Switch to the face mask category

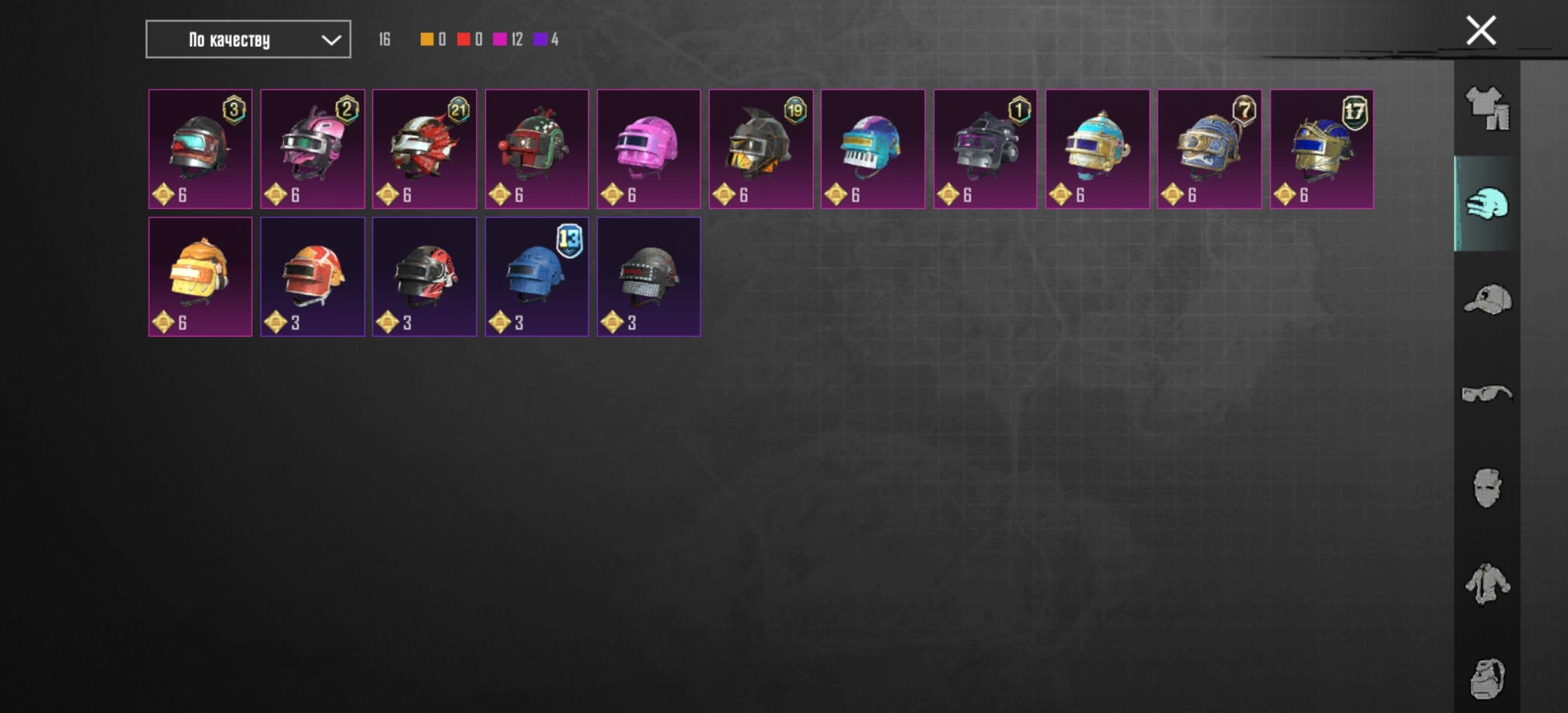point(1487,488)
